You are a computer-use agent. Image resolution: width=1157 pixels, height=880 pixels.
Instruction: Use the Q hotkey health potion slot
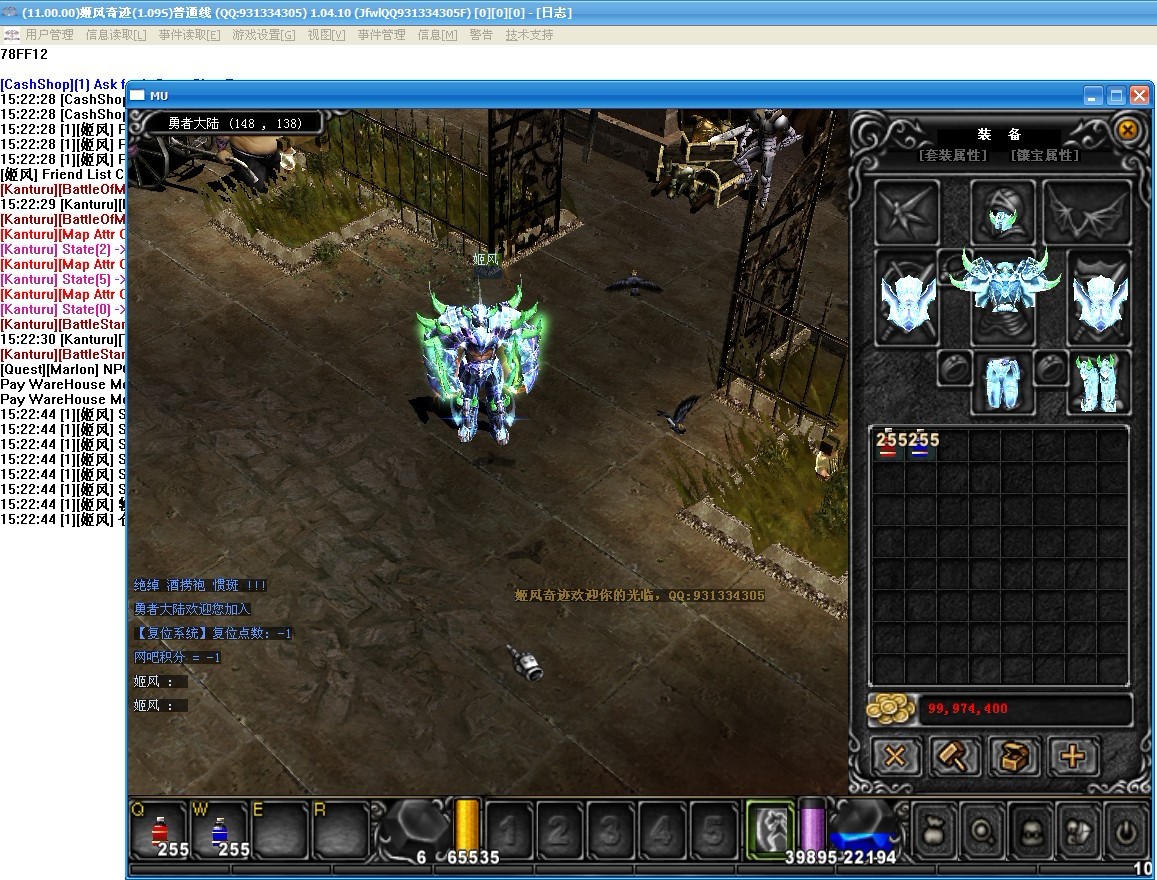pyautogui.click(x=159, y=830)
